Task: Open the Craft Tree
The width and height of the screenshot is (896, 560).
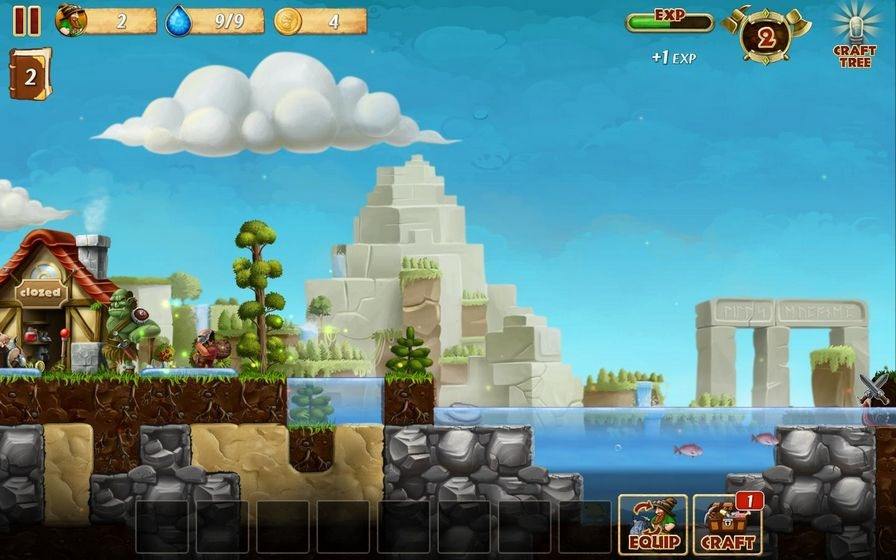Action: tap(853, 35)
